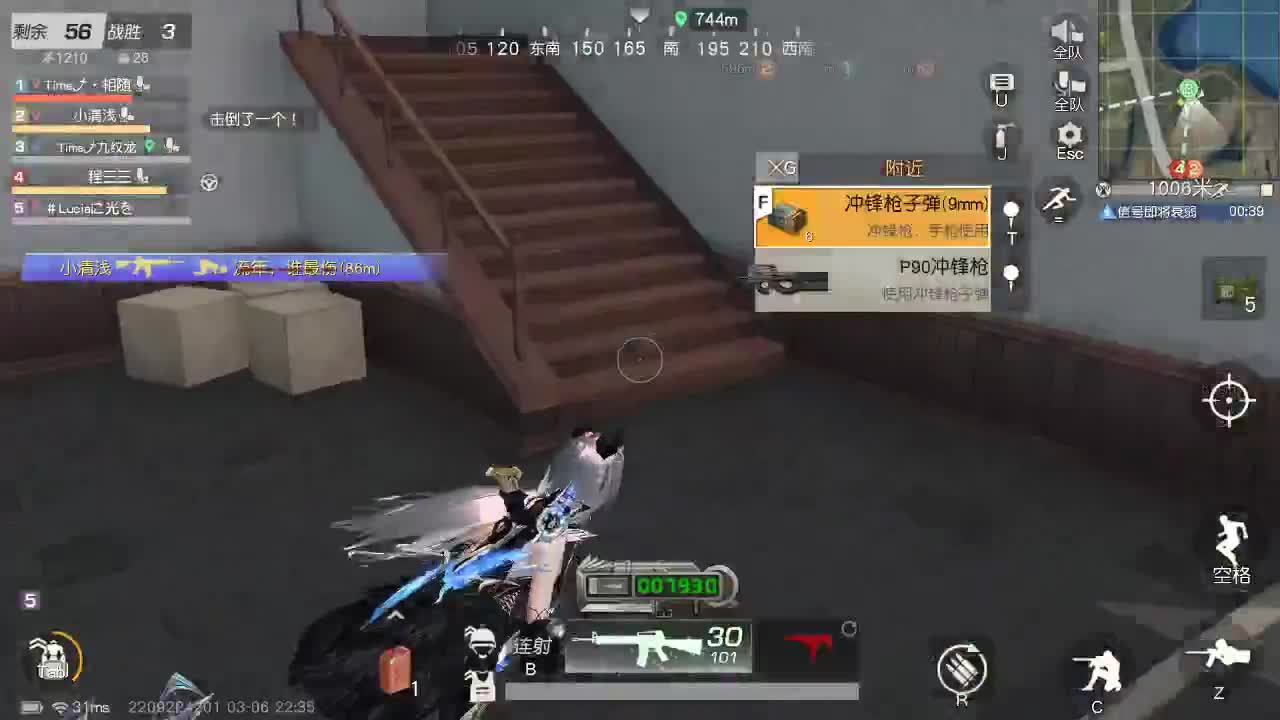Toggle the 全队 team microphone

coord(1066,82)
